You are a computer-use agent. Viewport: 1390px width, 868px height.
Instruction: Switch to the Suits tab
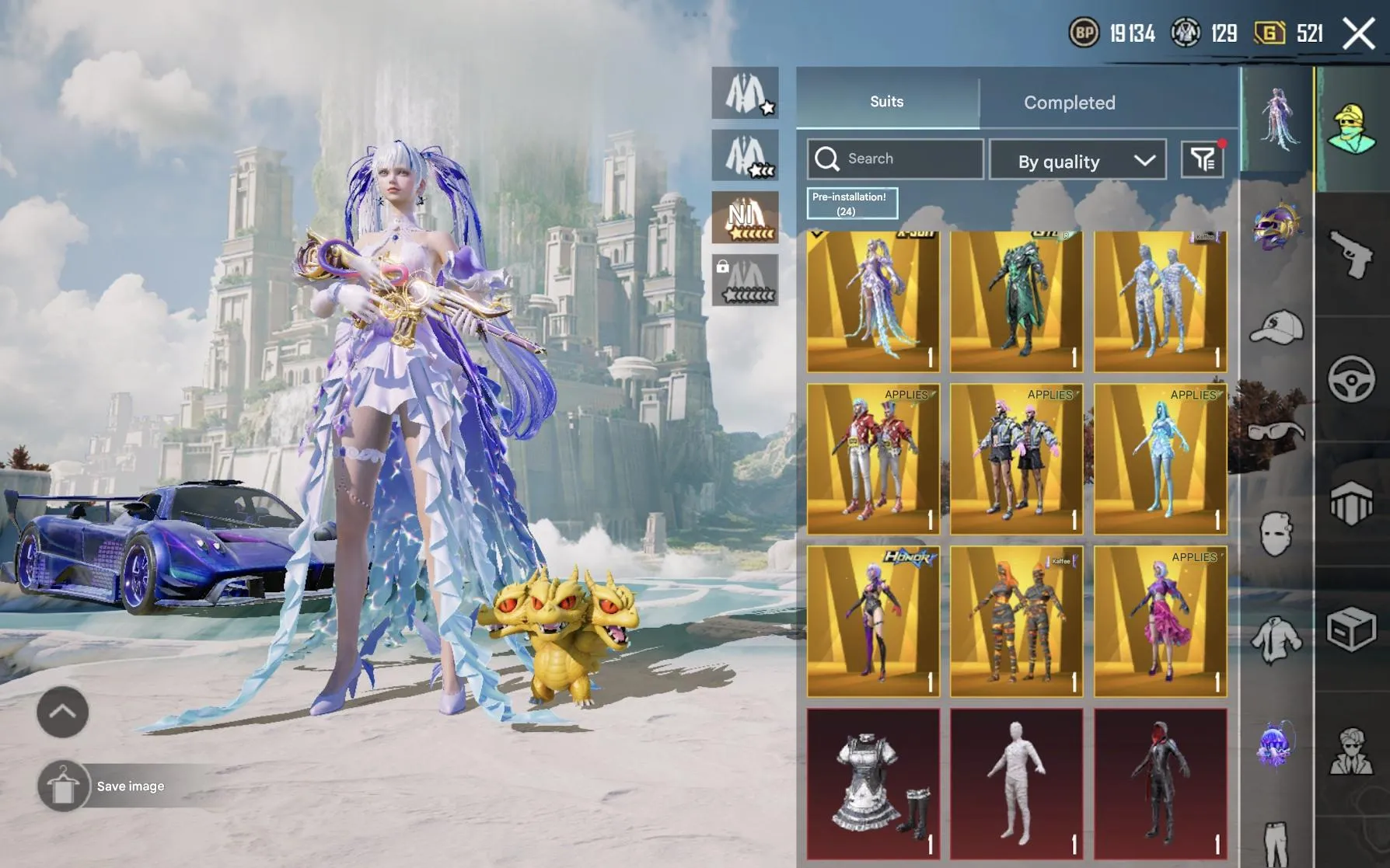click(x=886, y=101)
